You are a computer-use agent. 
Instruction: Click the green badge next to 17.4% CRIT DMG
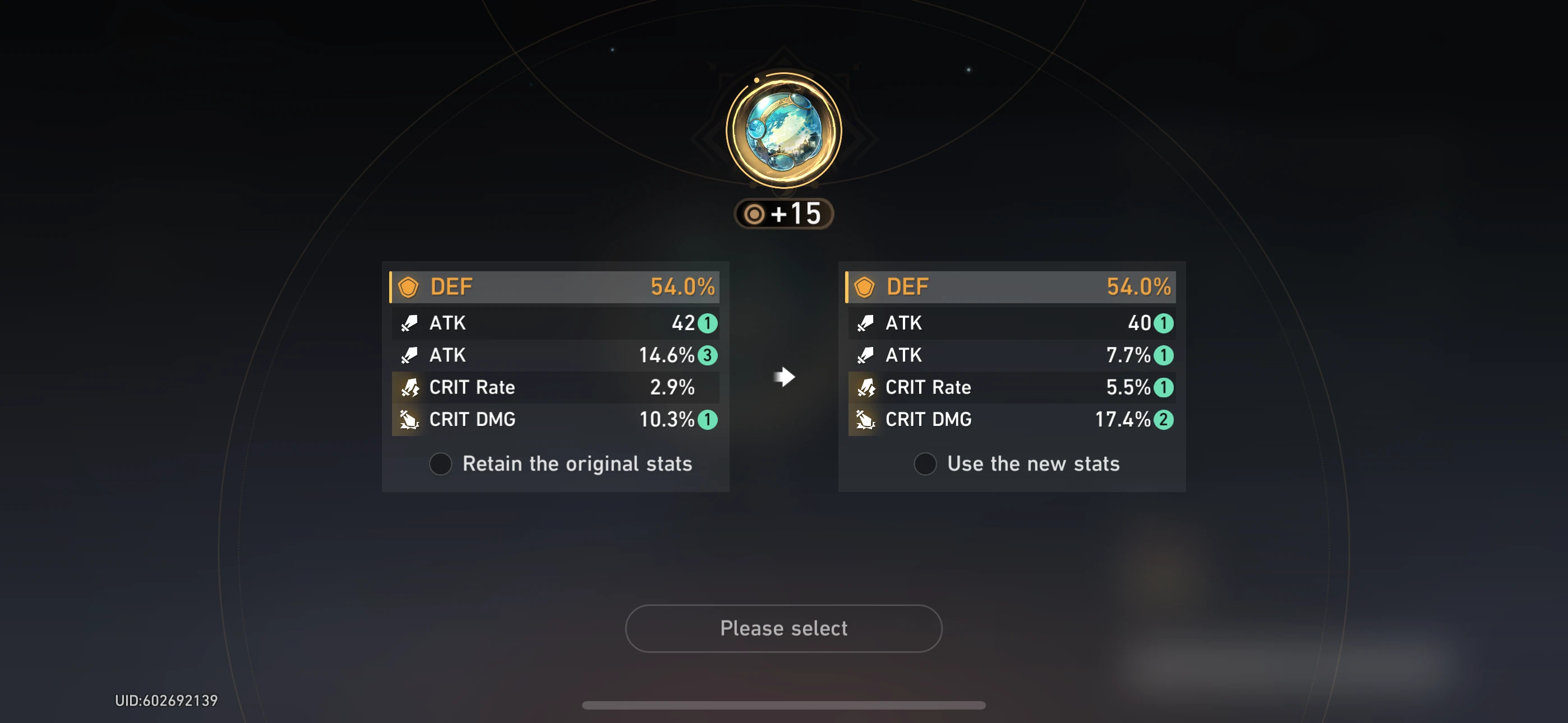(x=1163, y=419)
